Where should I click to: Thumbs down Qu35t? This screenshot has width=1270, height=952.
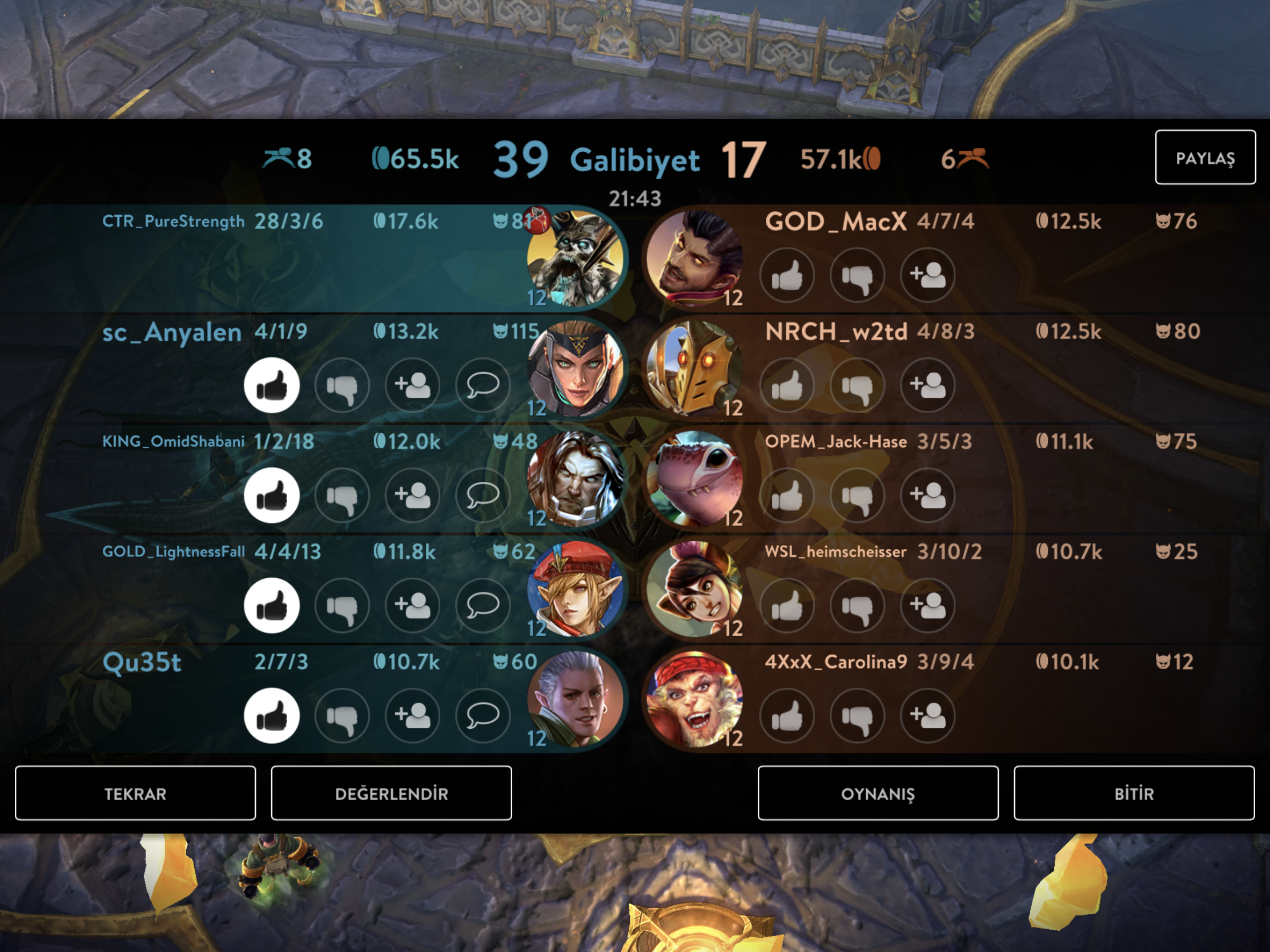(342, 716)
